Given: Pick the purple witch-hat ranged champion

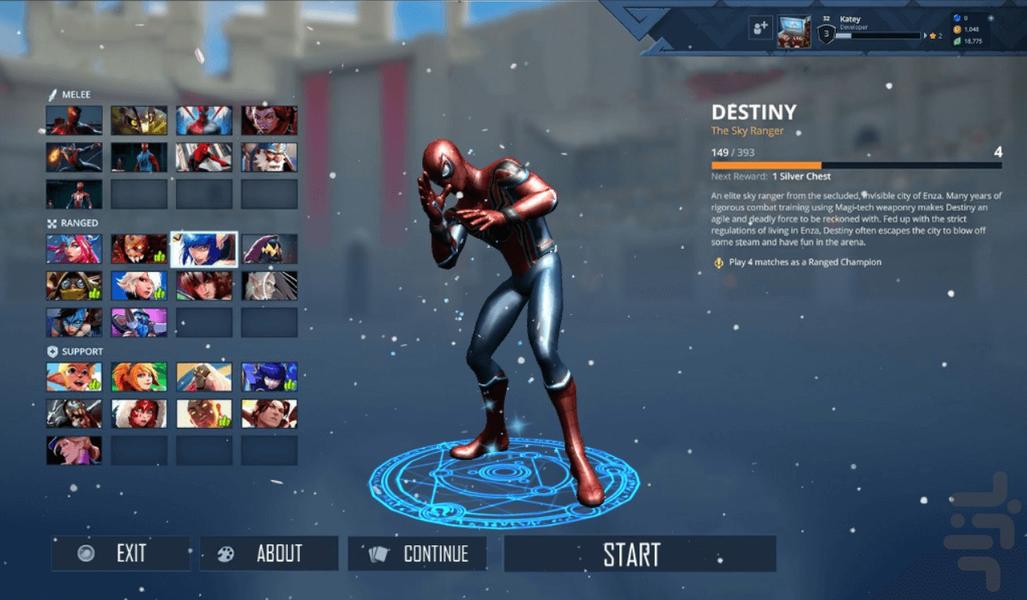Looking at the screenshot, I should click(x=269, y=249).
